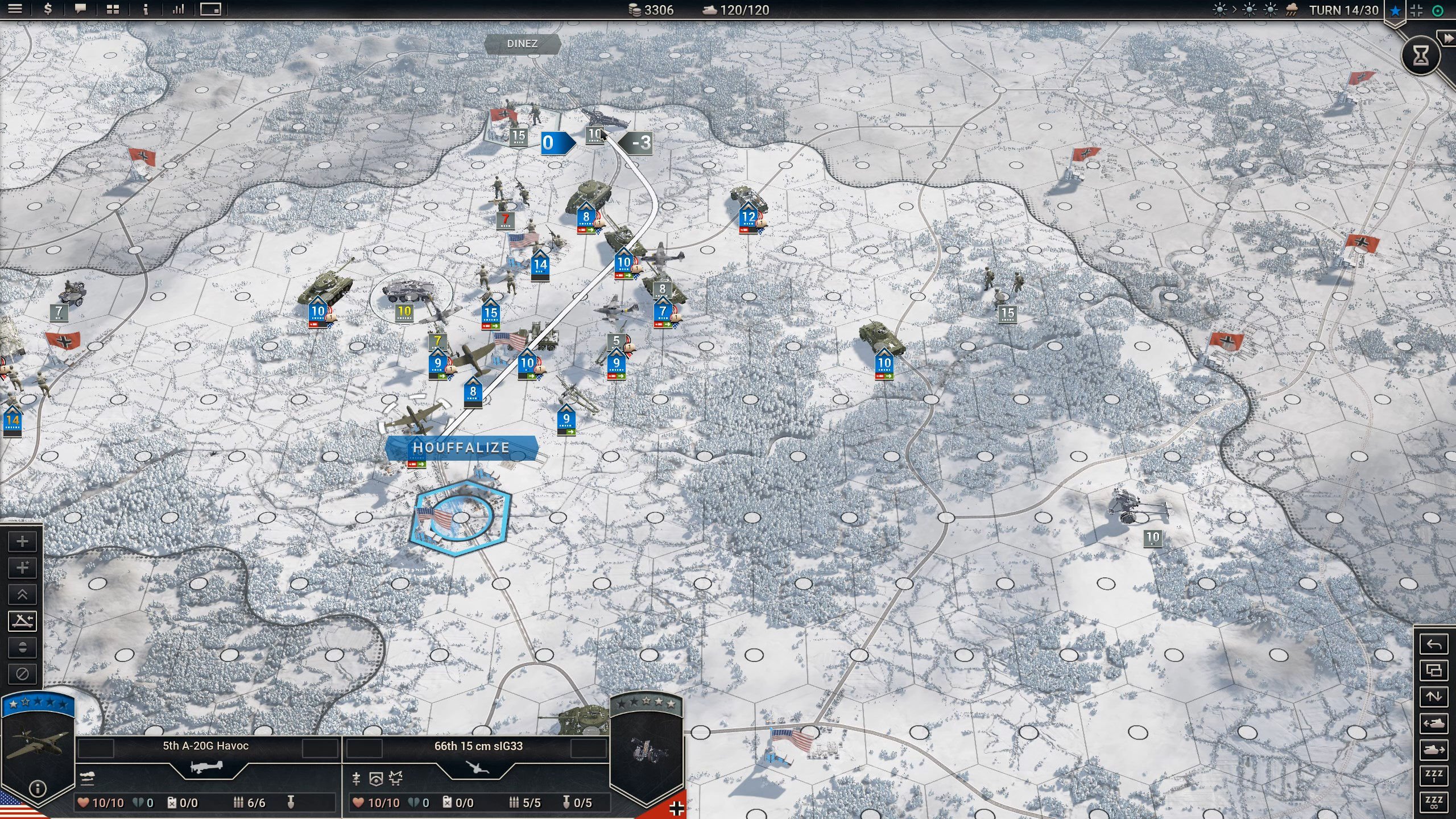This screenshot has width=1456, height=819.
Task: Open the scenario information panel
Action: (146, 9)
